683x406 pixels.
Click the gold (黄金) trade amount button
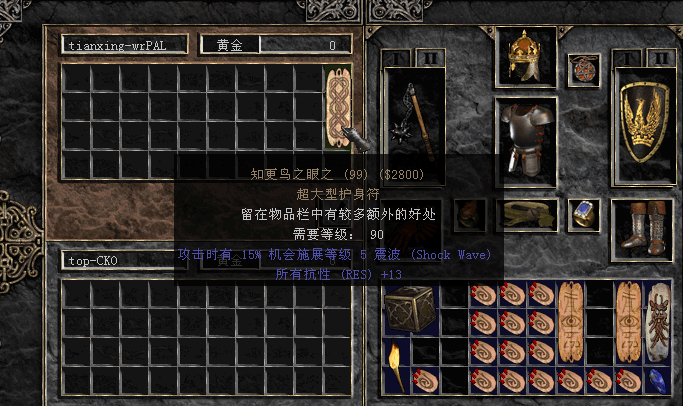click(230, 45)
